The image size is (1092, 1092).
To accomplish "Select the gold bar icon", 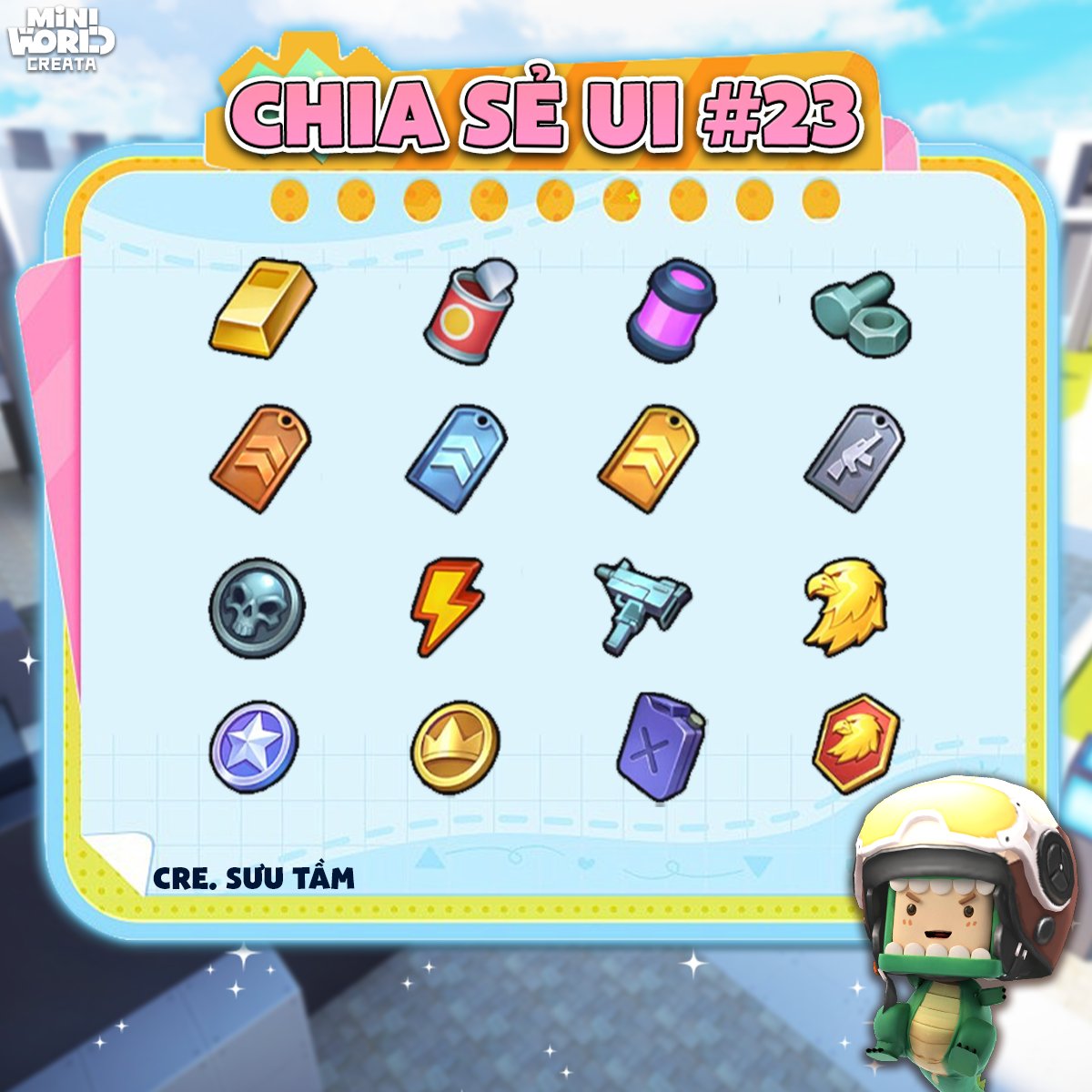I will (x=262, y=308).
